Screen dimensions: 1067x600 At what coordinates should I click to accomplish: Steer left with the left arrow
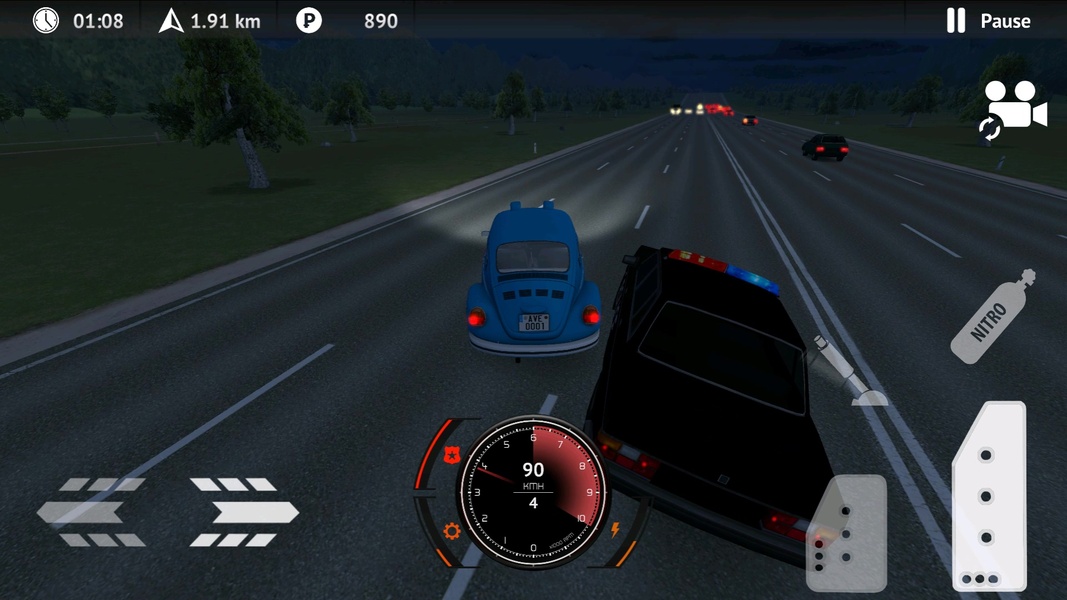pyautogui.click(x=91, y=512)
